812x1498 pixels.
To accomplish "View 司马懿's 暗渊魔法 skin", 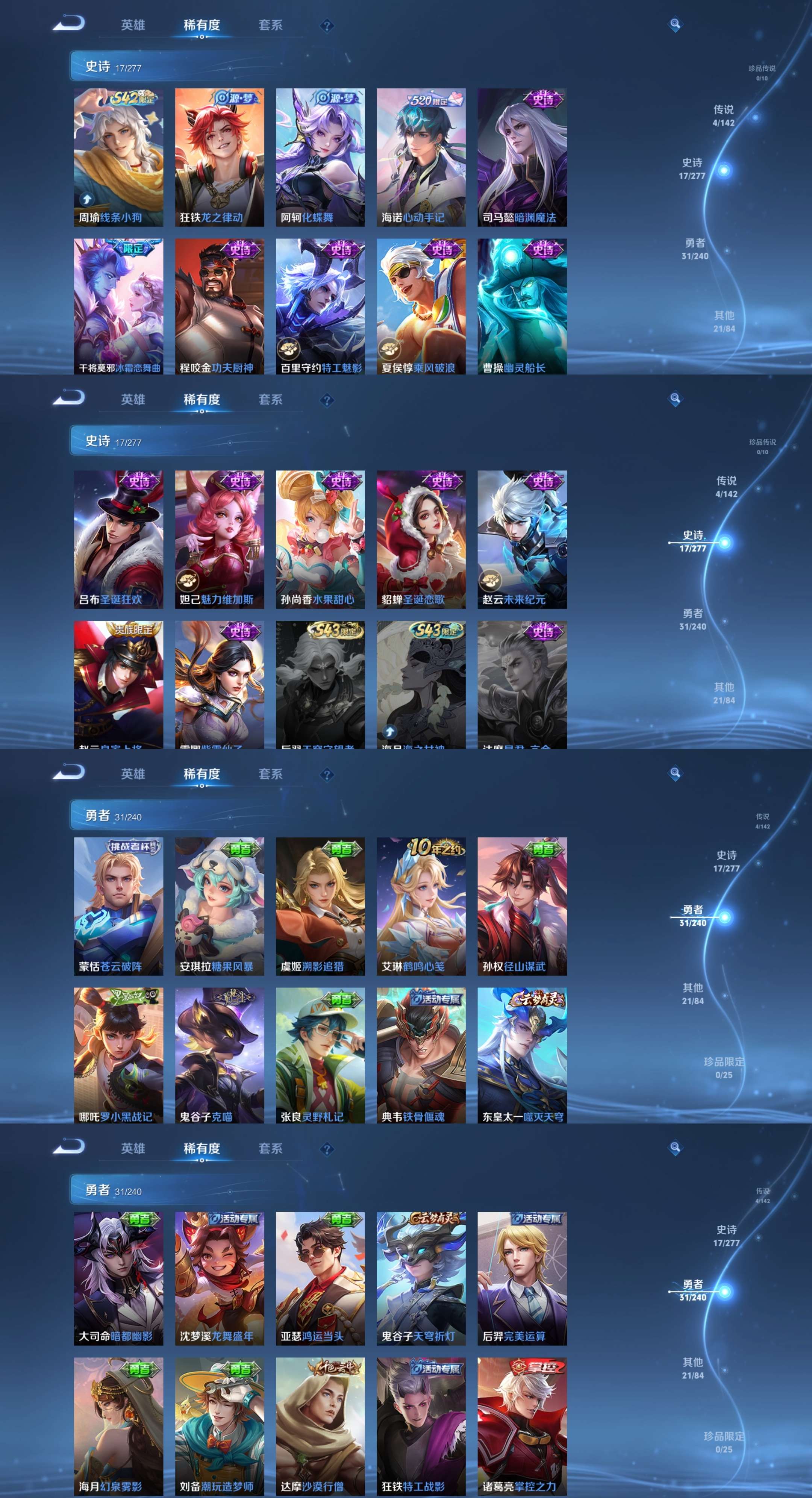I will point(522,157).
